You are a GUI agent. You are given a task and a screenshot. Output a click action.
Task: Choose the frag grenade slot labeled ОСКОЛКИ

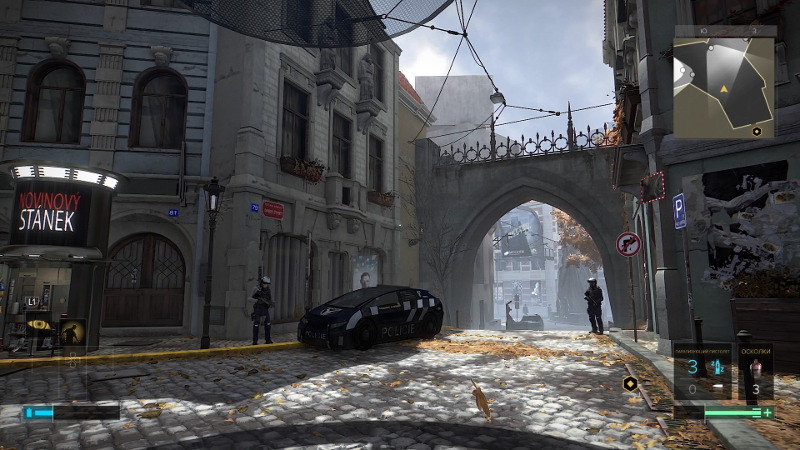755,373
